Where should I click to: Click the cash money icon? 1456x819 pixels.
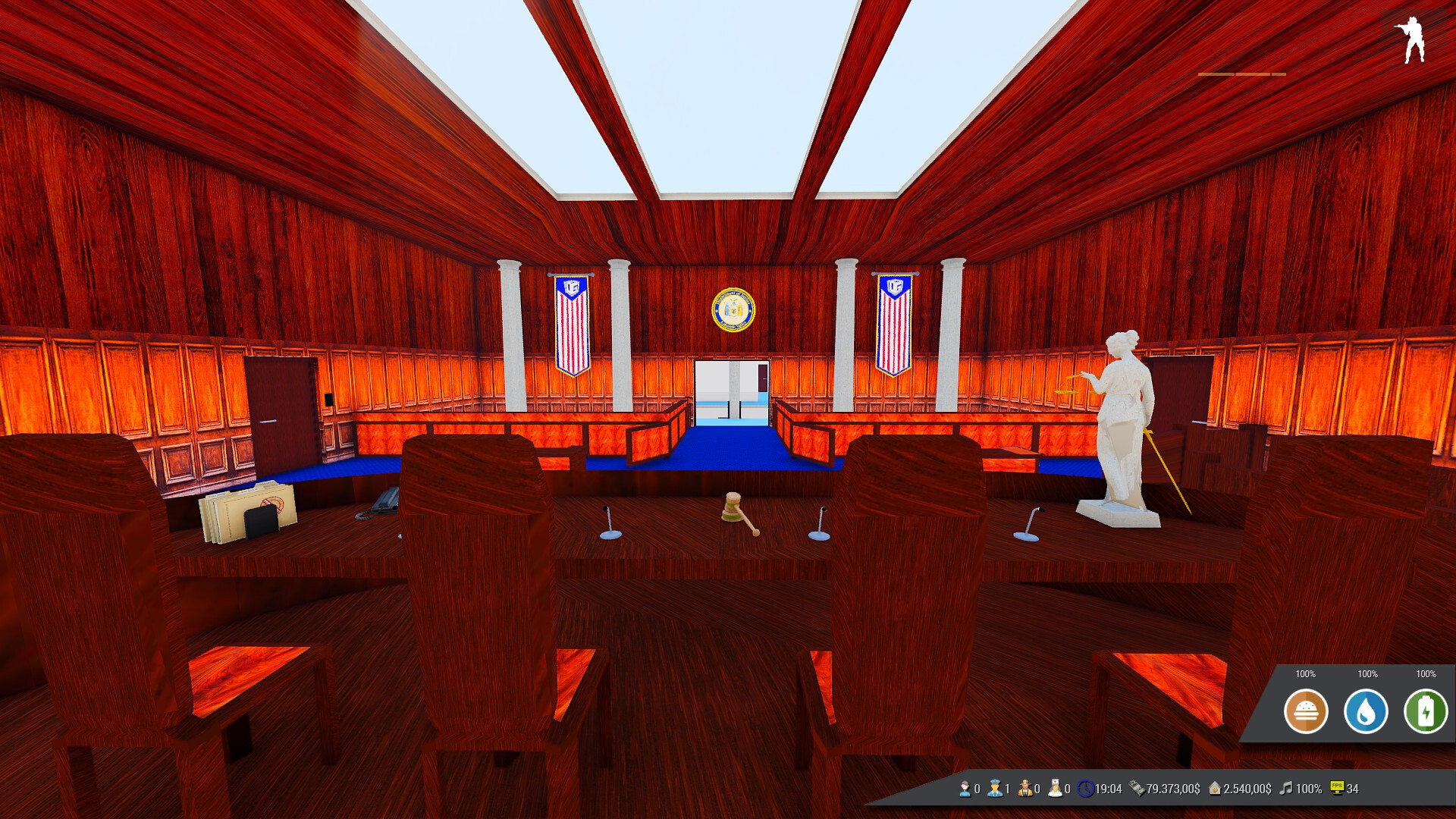click(x=1137, y=789)
